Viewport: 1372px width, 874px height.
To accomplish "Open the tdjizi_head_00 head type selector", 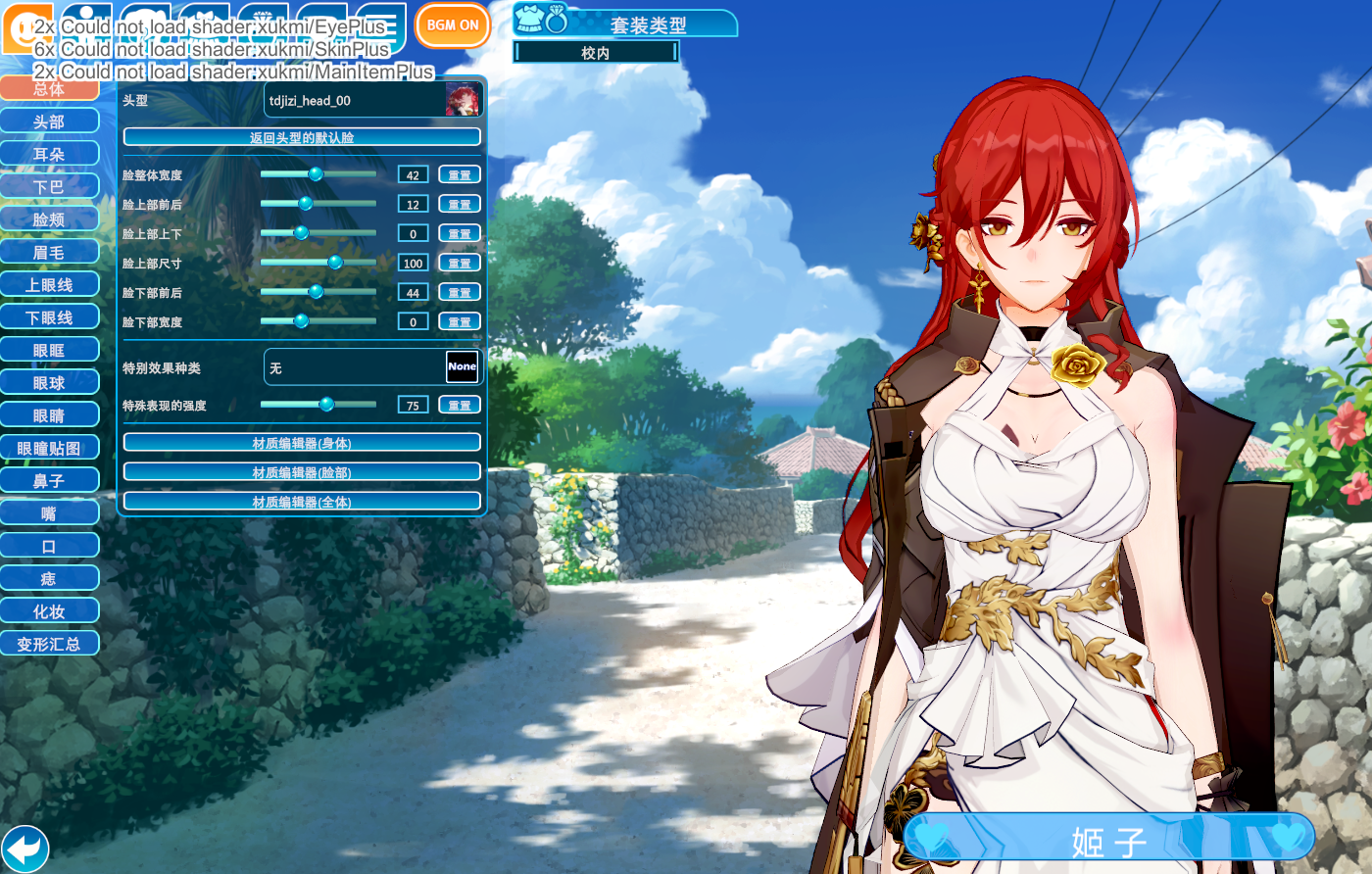I will tap(373, 100).
